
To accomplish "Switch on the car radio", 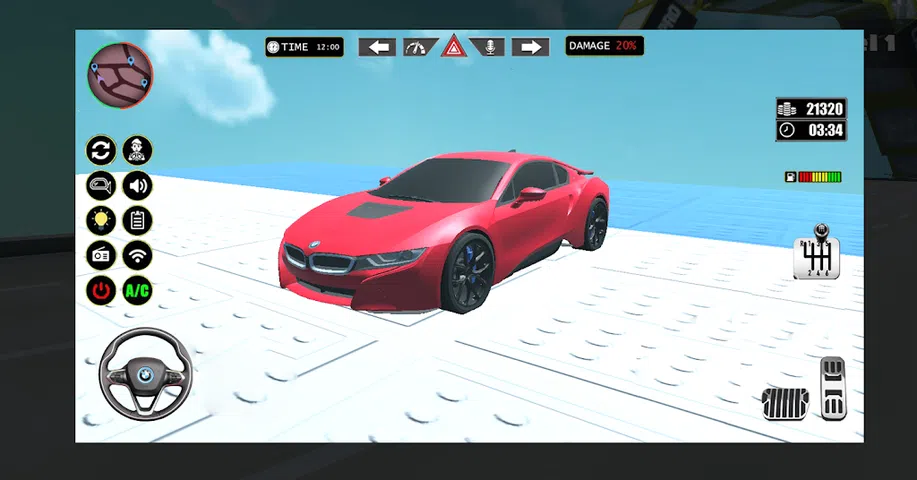I will (x=101, y=255).
